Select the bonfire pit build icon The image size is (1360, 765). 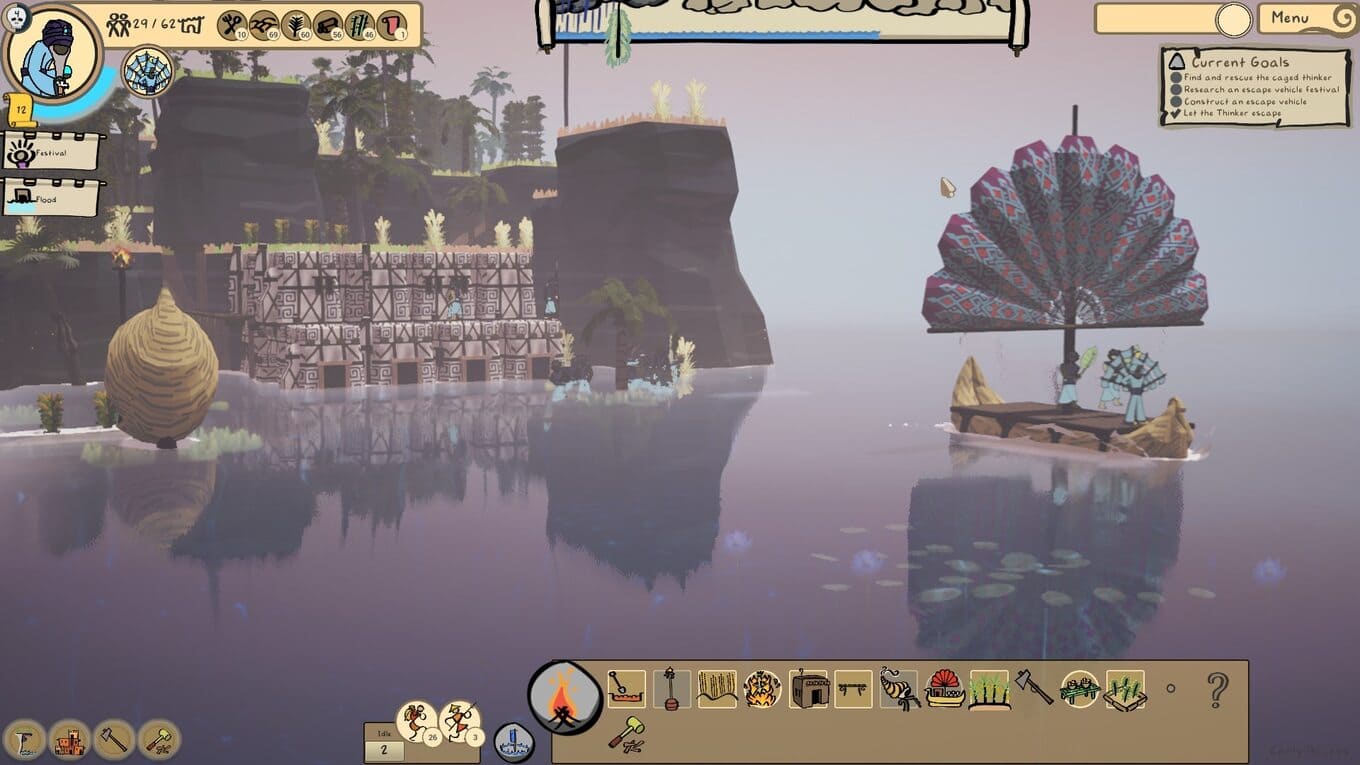coord(762,689)
